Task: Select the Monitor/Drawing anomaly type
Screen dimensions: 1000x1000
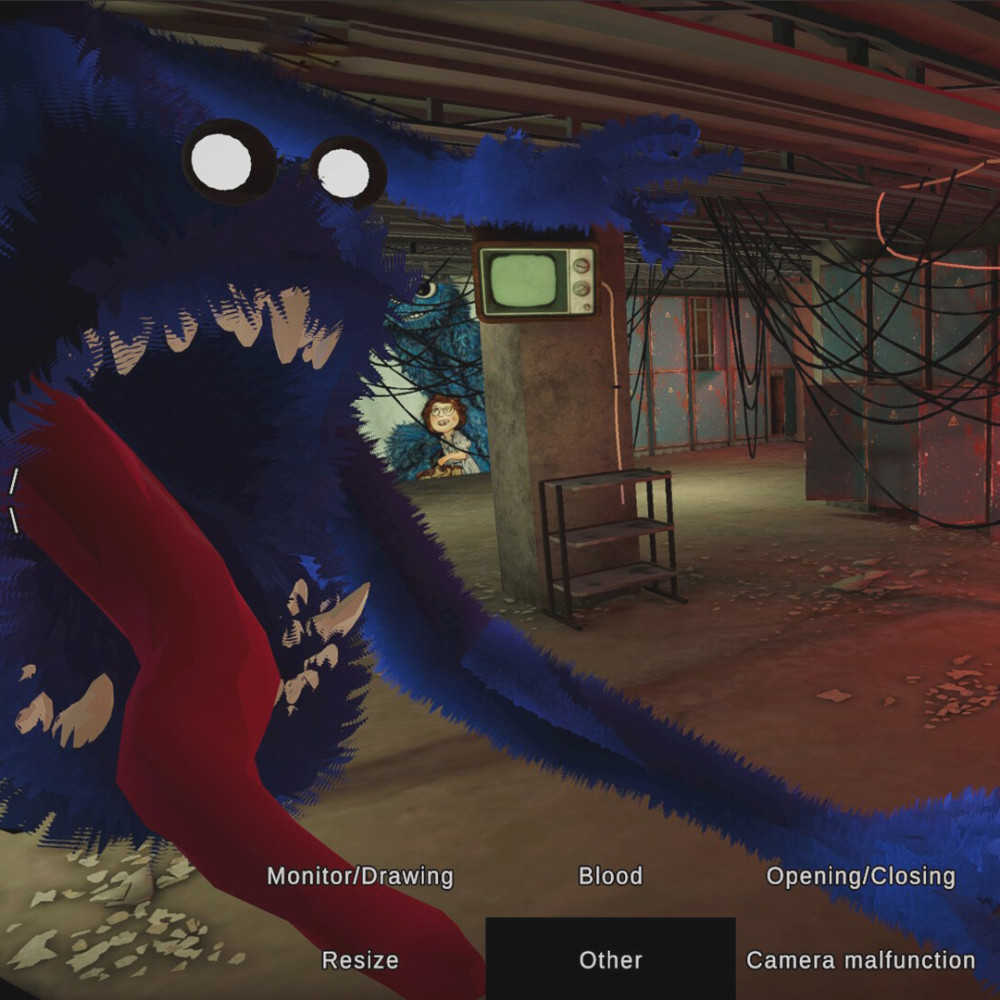Action: coord(360,877)
